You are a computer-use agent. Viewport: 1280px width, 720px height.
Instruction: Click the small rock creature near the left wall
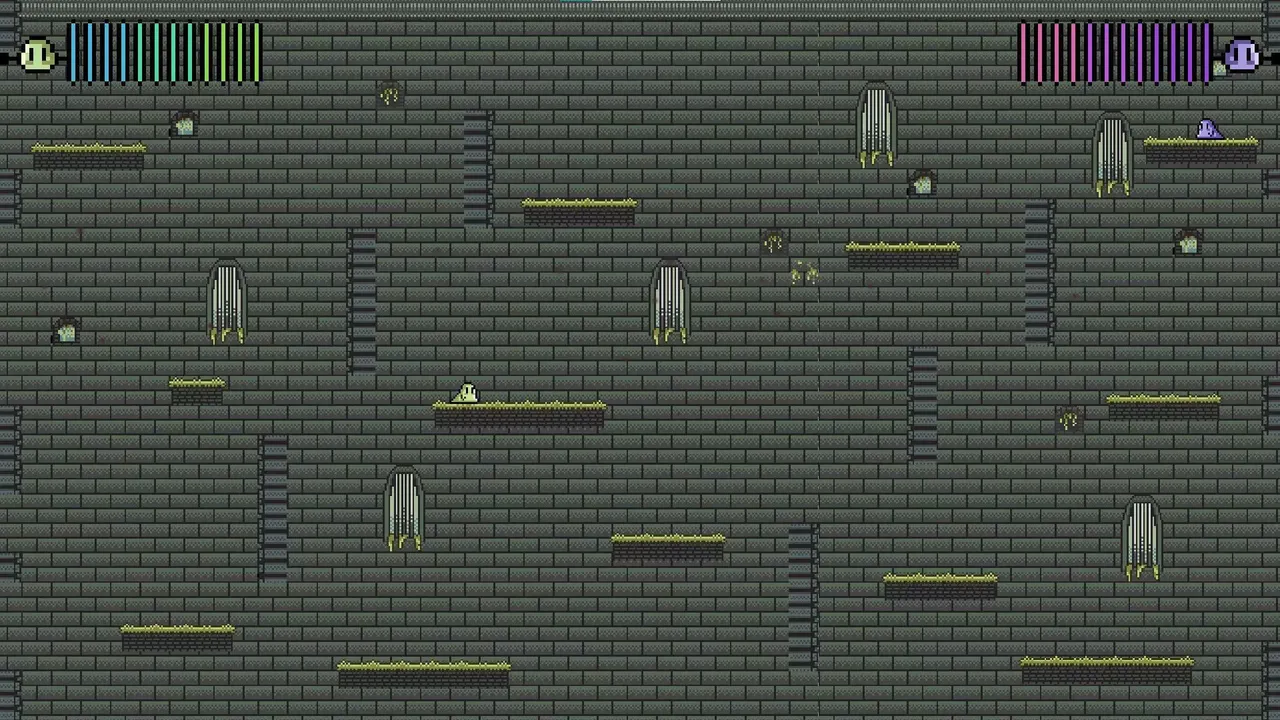[64, 331]
